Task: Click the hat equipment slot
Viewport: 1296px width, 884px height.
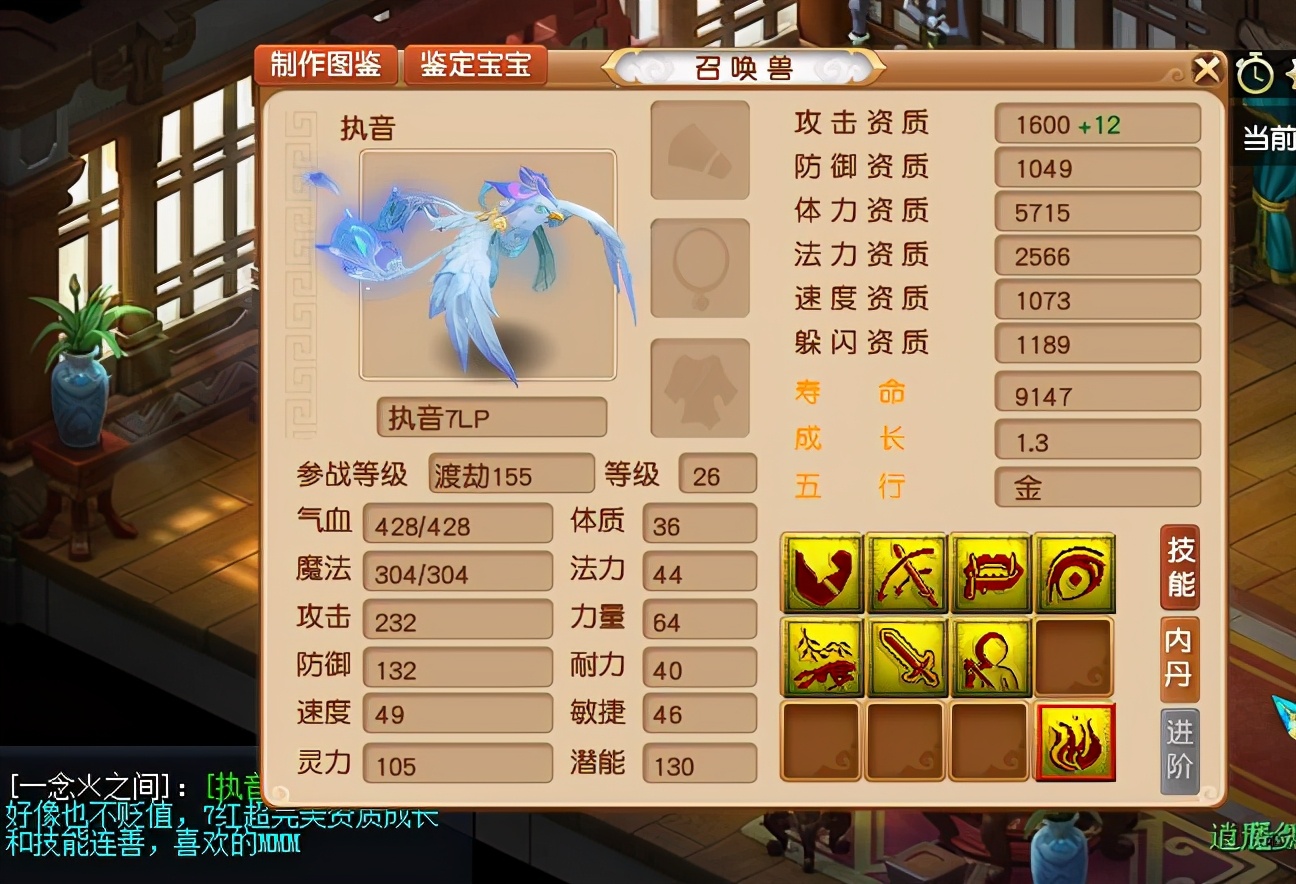Action: pyautogui.click(x=699, y=151)
